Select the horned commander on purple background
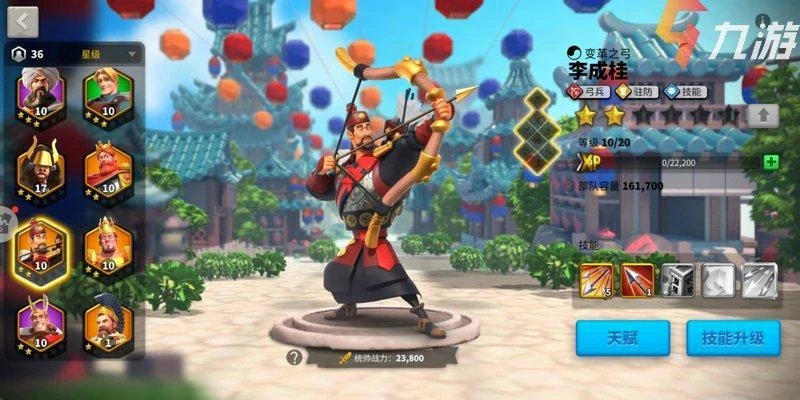 (x=39, y=323)
